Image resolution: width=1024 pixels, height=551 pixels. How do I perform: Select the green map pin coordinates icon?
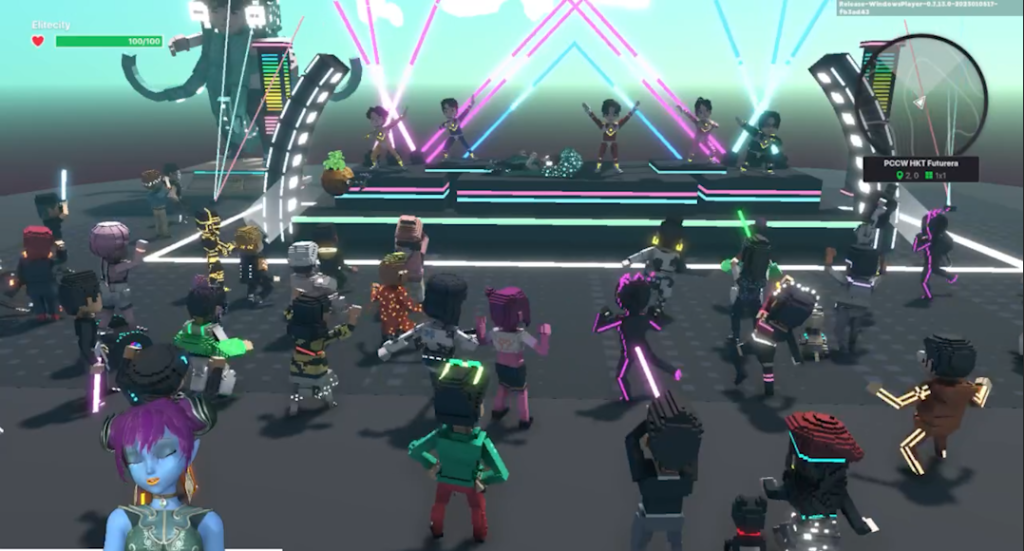point(900,176)
